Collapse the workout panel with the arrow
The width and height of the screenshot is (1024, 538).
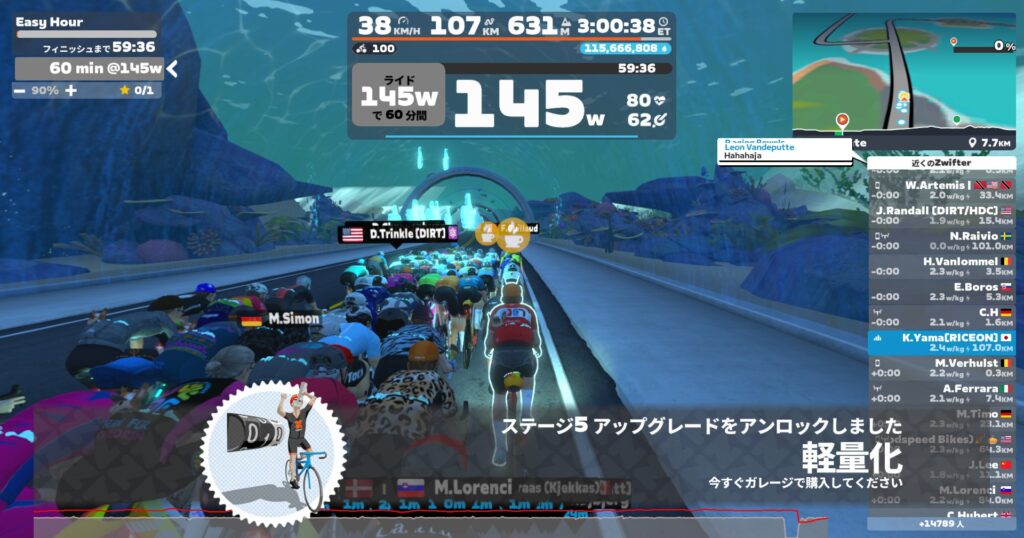pos(173,68)
